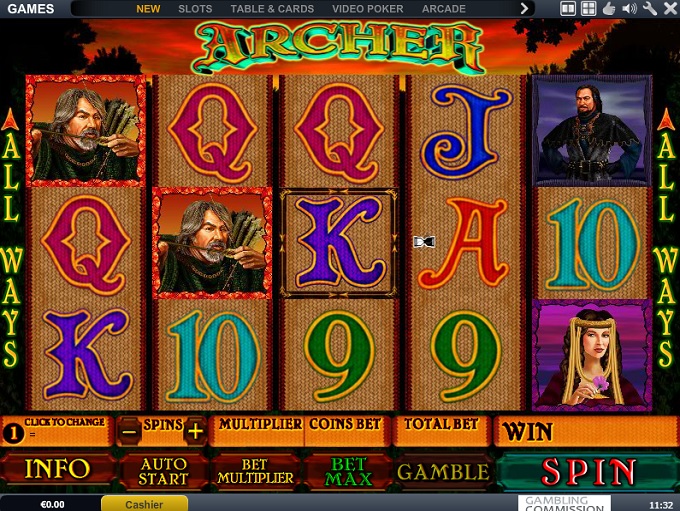The height and width of the screenshot is (511, 680).
Task: Toggle sound with the speaker icon
Action: pos(629,9)
